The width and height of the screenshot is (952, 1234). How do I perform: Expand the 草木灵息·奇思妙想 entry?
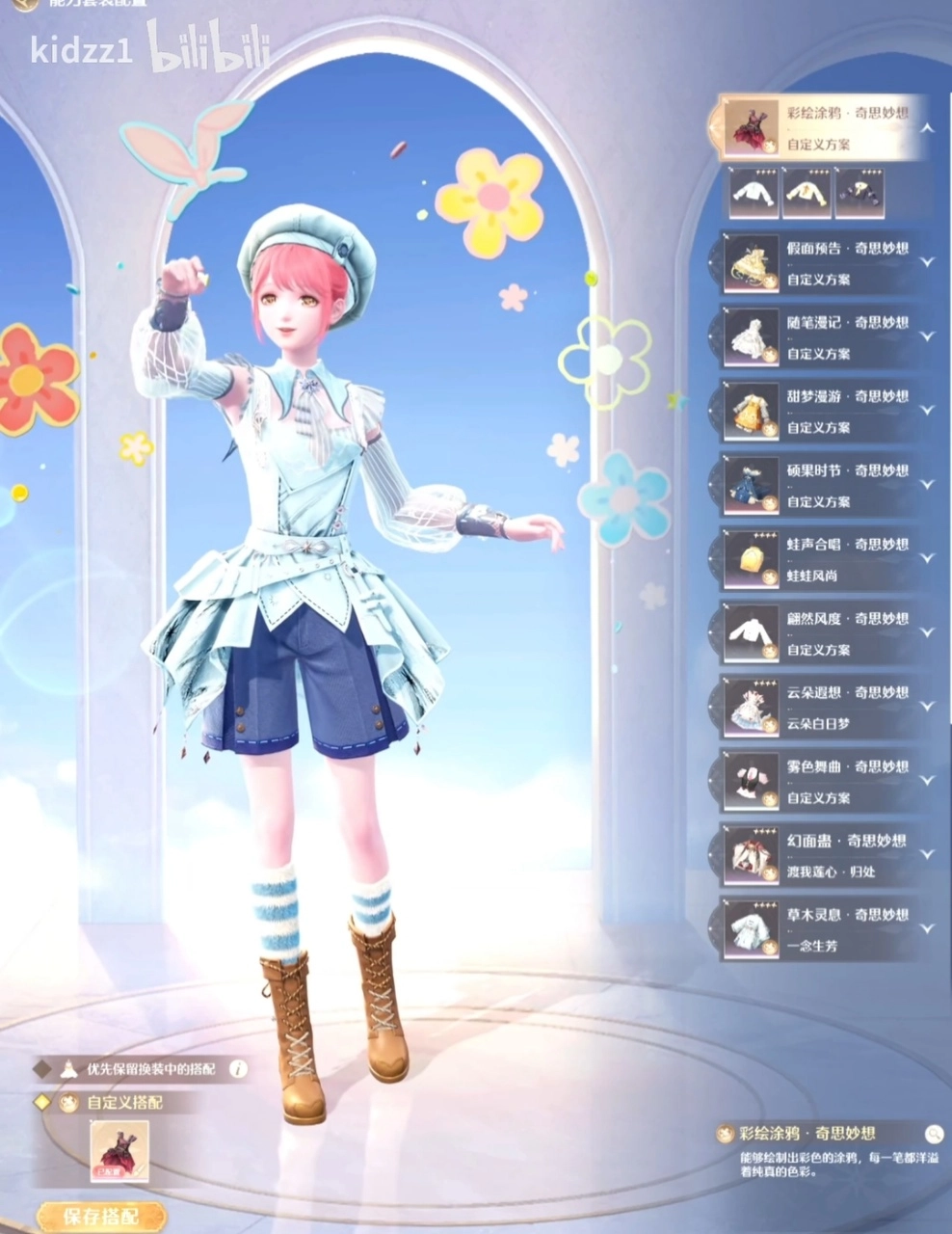tap(927, 928)
